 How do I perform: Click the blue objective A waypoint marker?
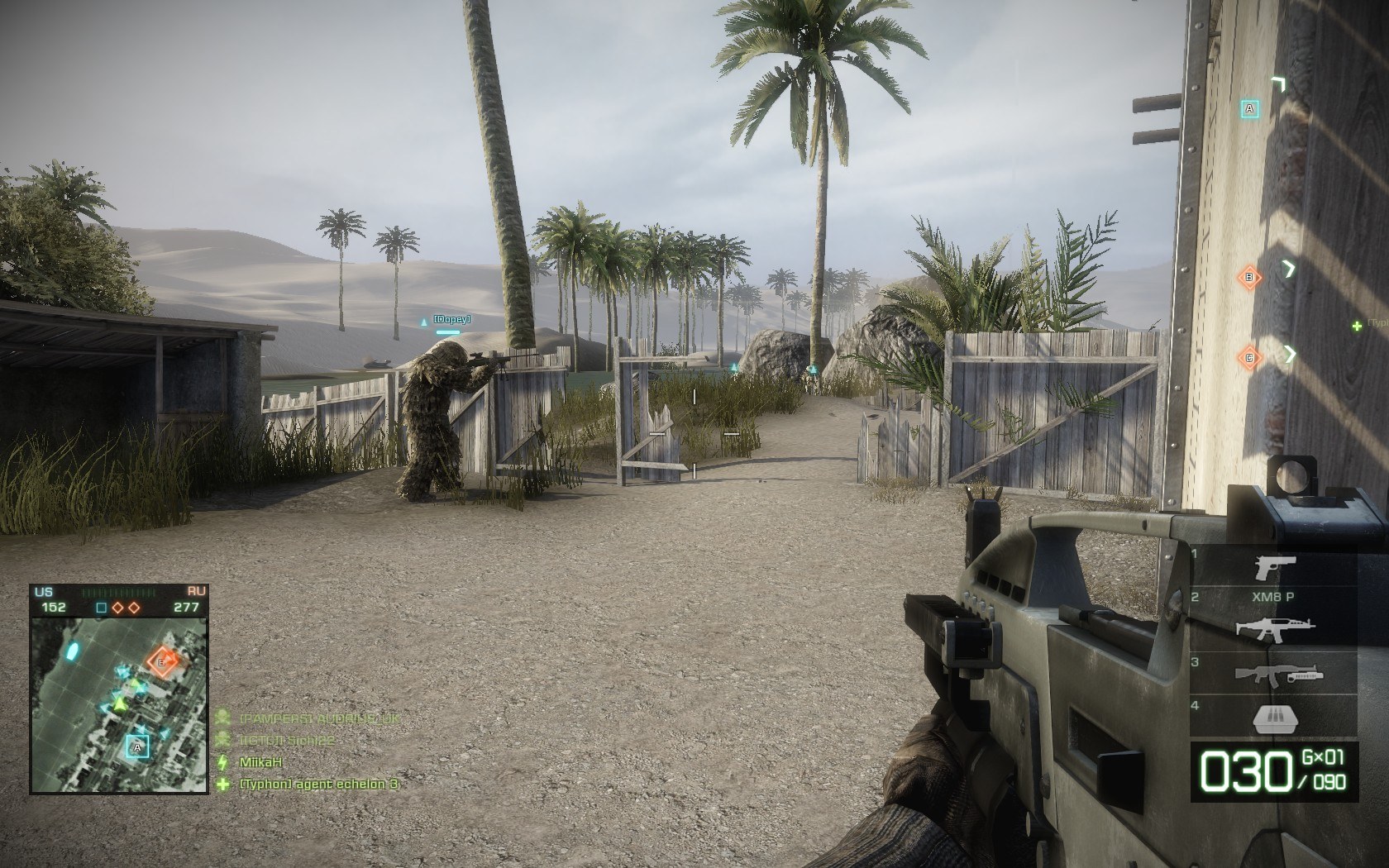pyautogui.click(x=1250, y=108)
